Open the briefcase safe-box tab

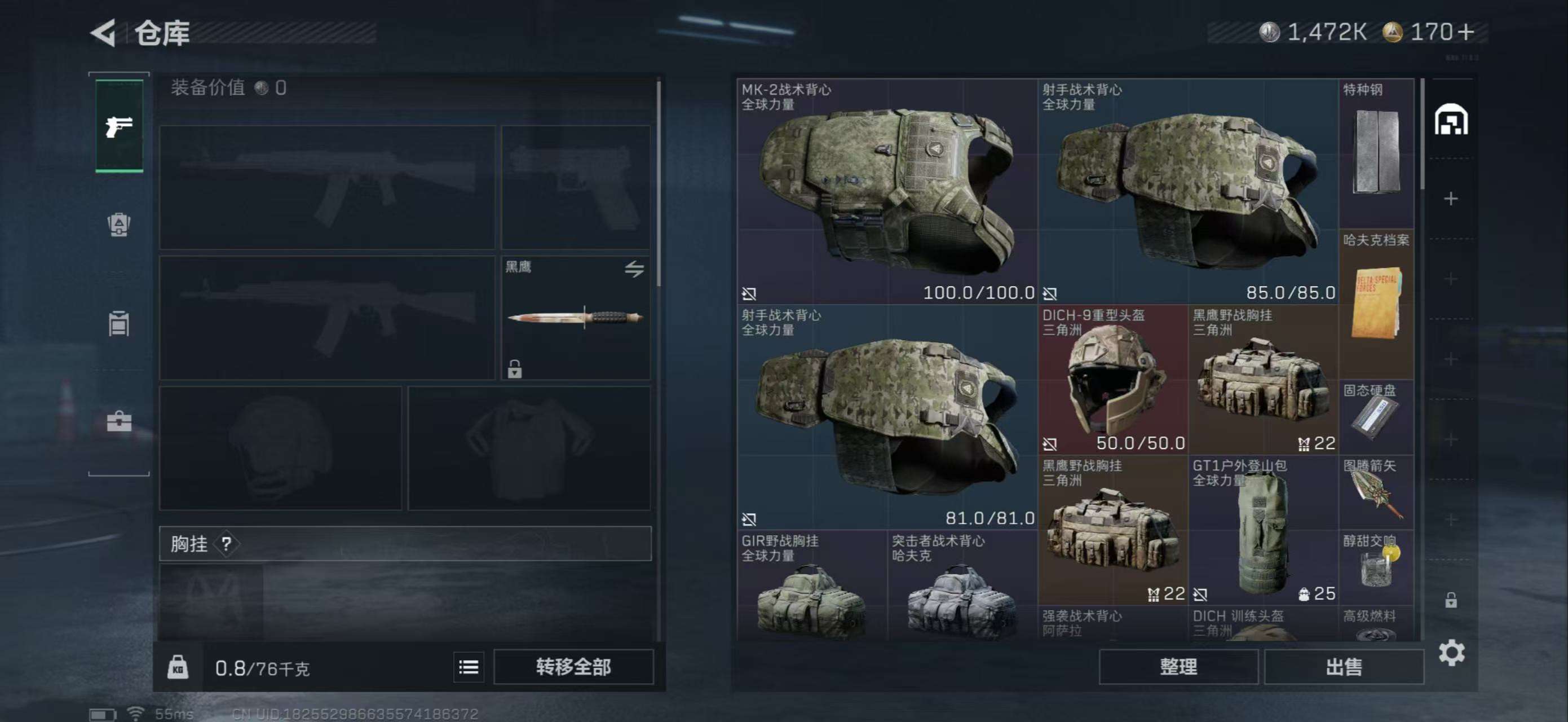119,421
